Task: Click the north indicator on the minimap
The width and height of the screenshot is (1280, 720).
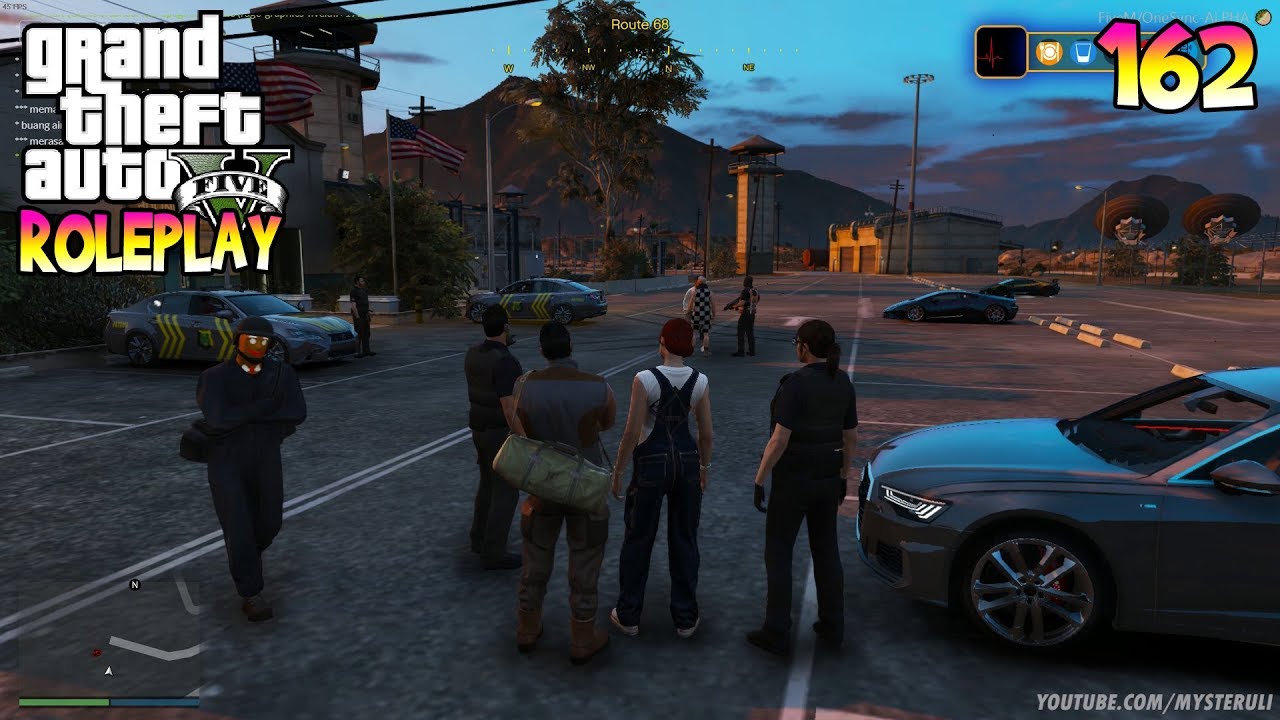Action: click(134, 585)
